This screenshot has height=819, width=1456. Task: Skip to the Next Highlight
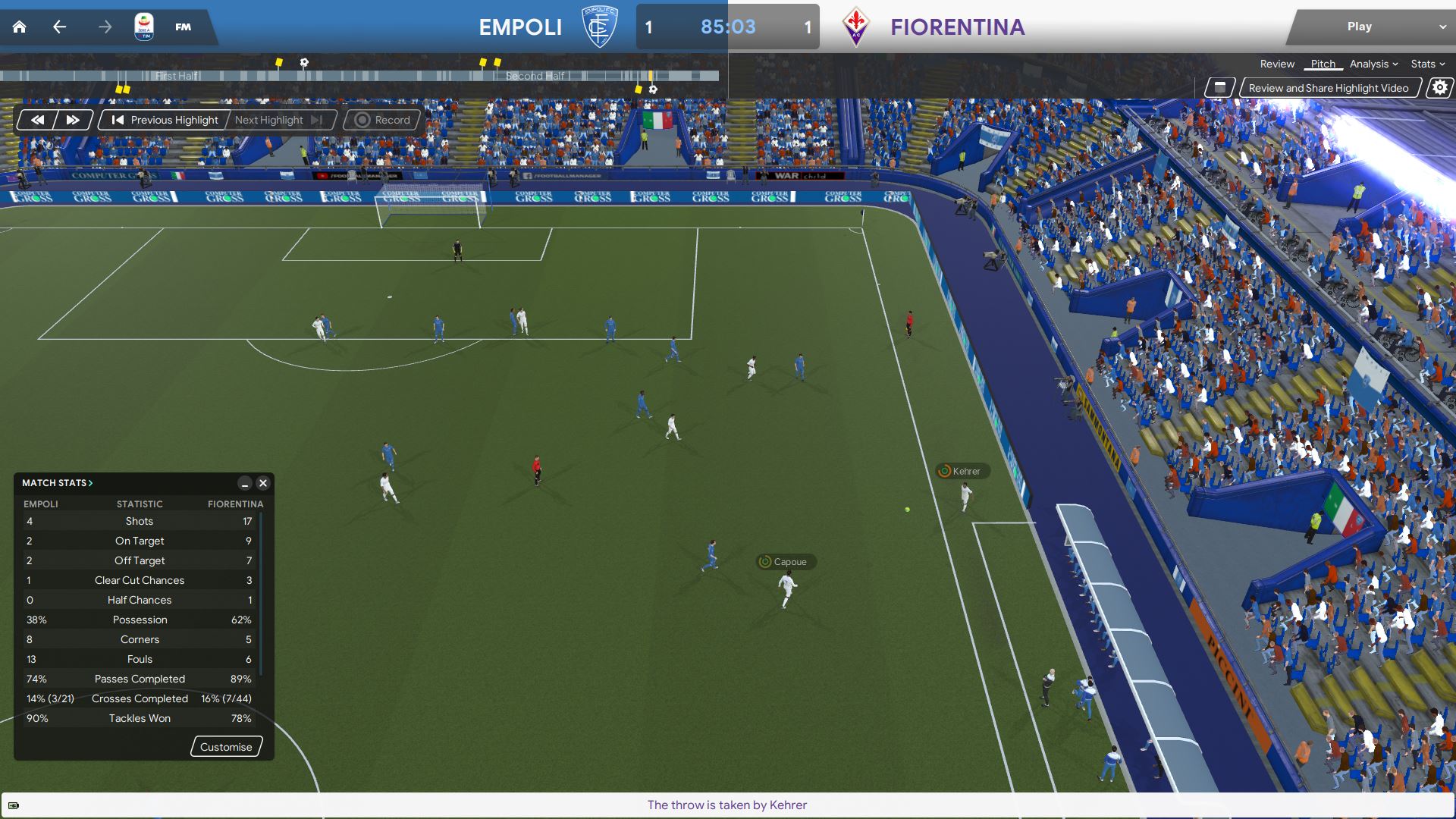point(278,120)
